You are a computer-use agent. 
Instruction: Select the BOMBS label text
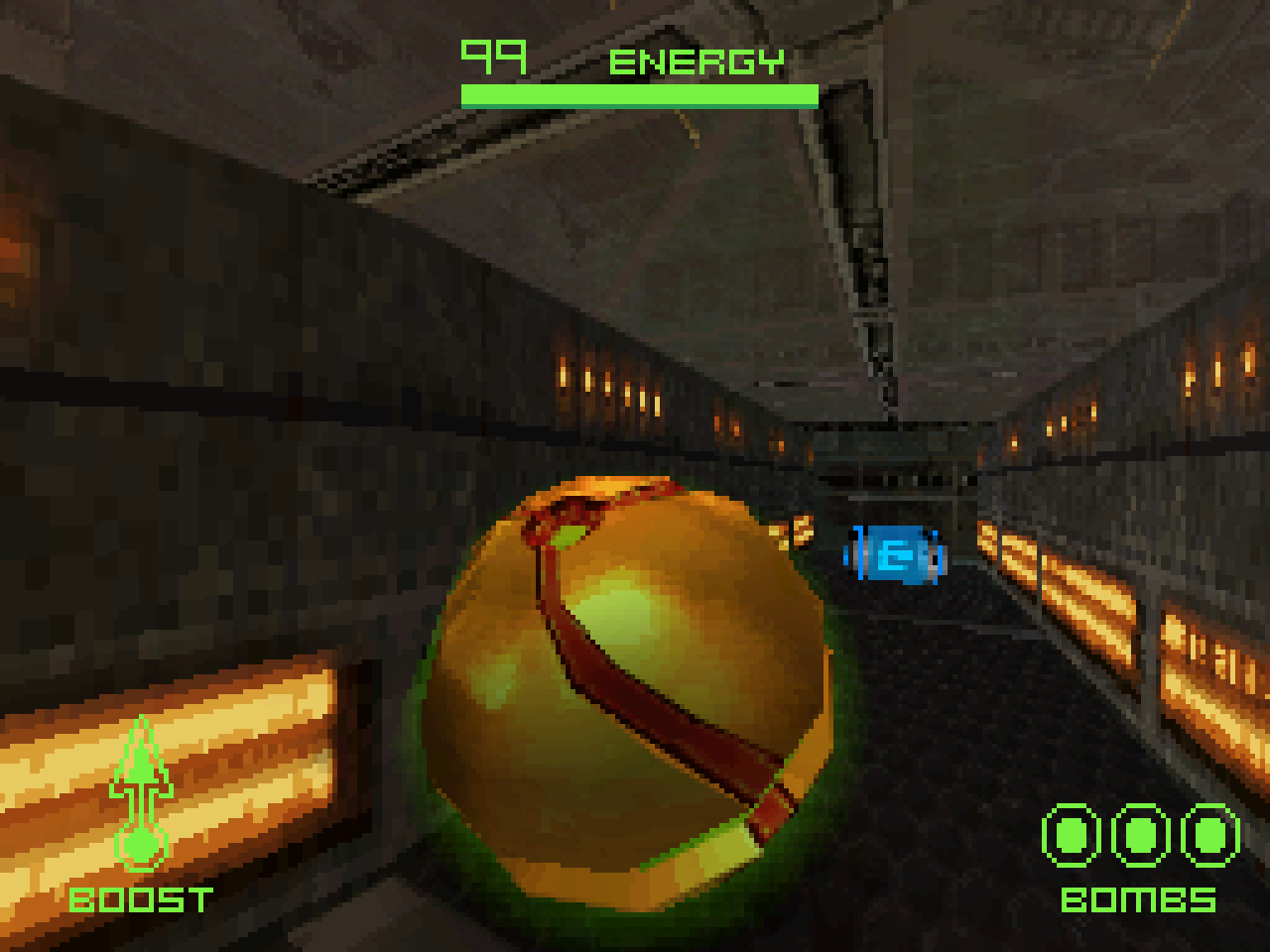pos(1139,902)
